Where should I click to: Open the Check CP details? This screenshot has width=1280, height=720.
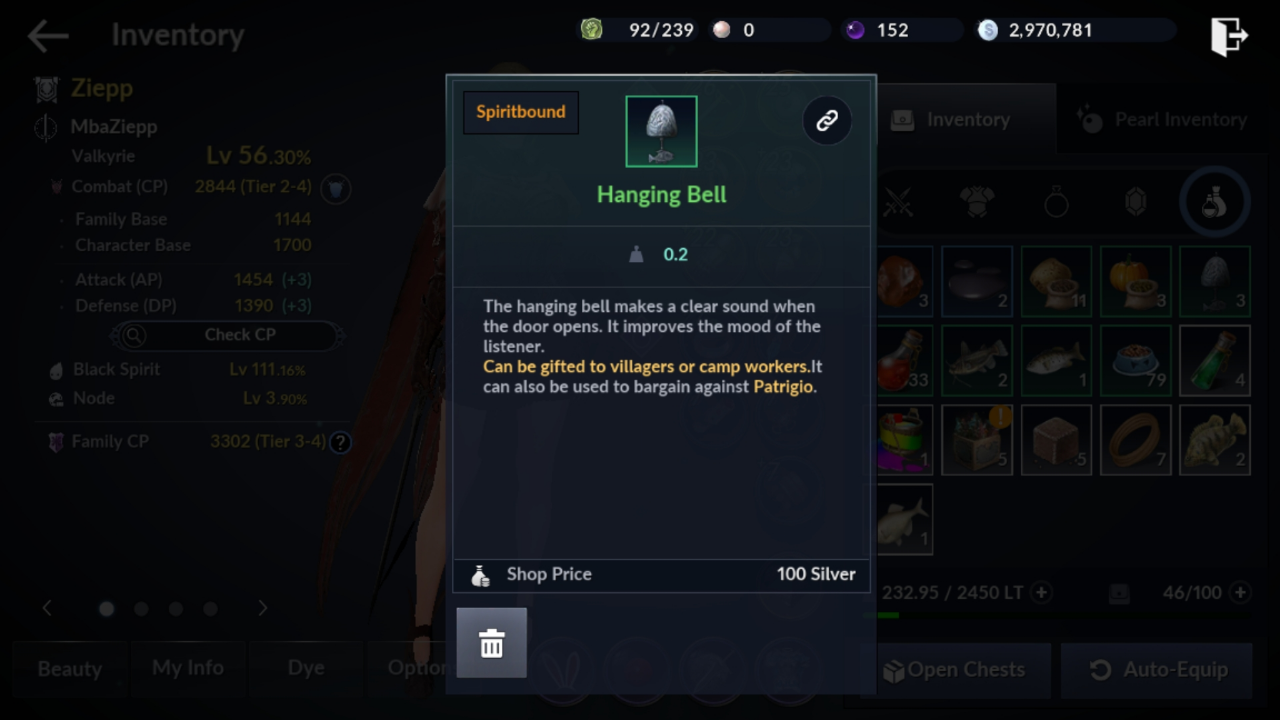tap(225, 335)
